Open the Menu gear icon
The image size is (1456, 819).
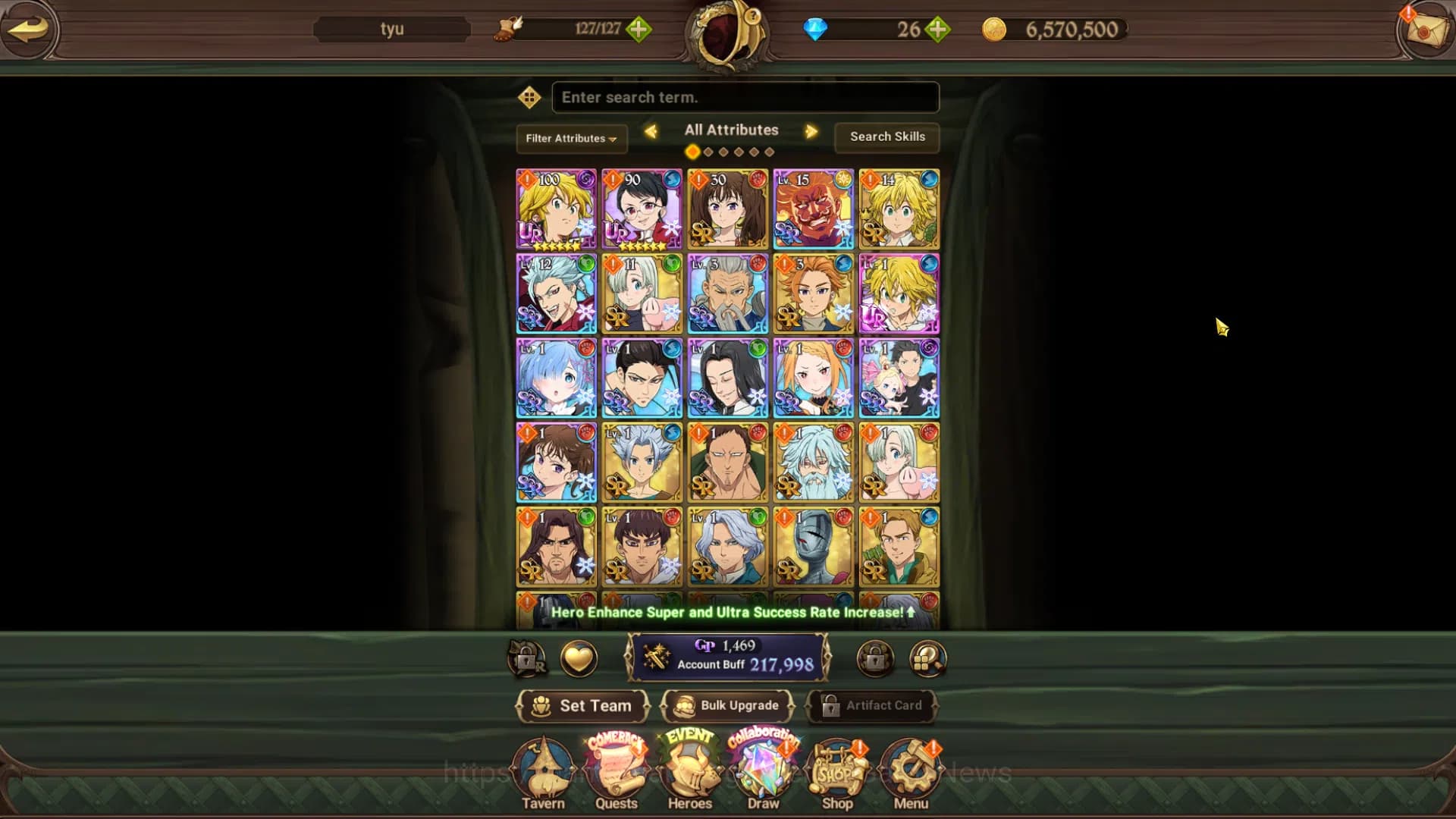910,768
